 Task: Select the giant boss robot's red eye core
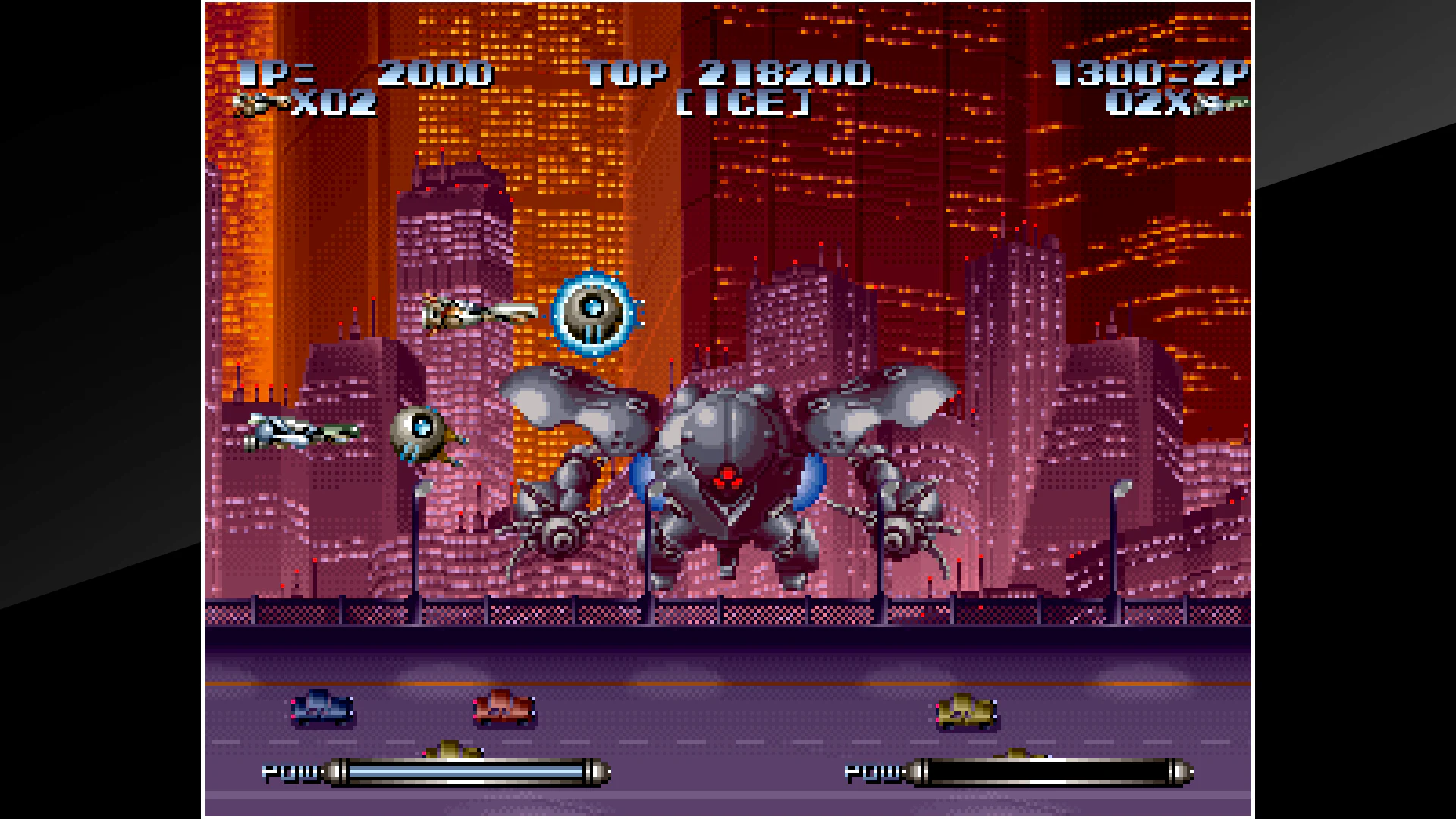(x=726, y=476)
